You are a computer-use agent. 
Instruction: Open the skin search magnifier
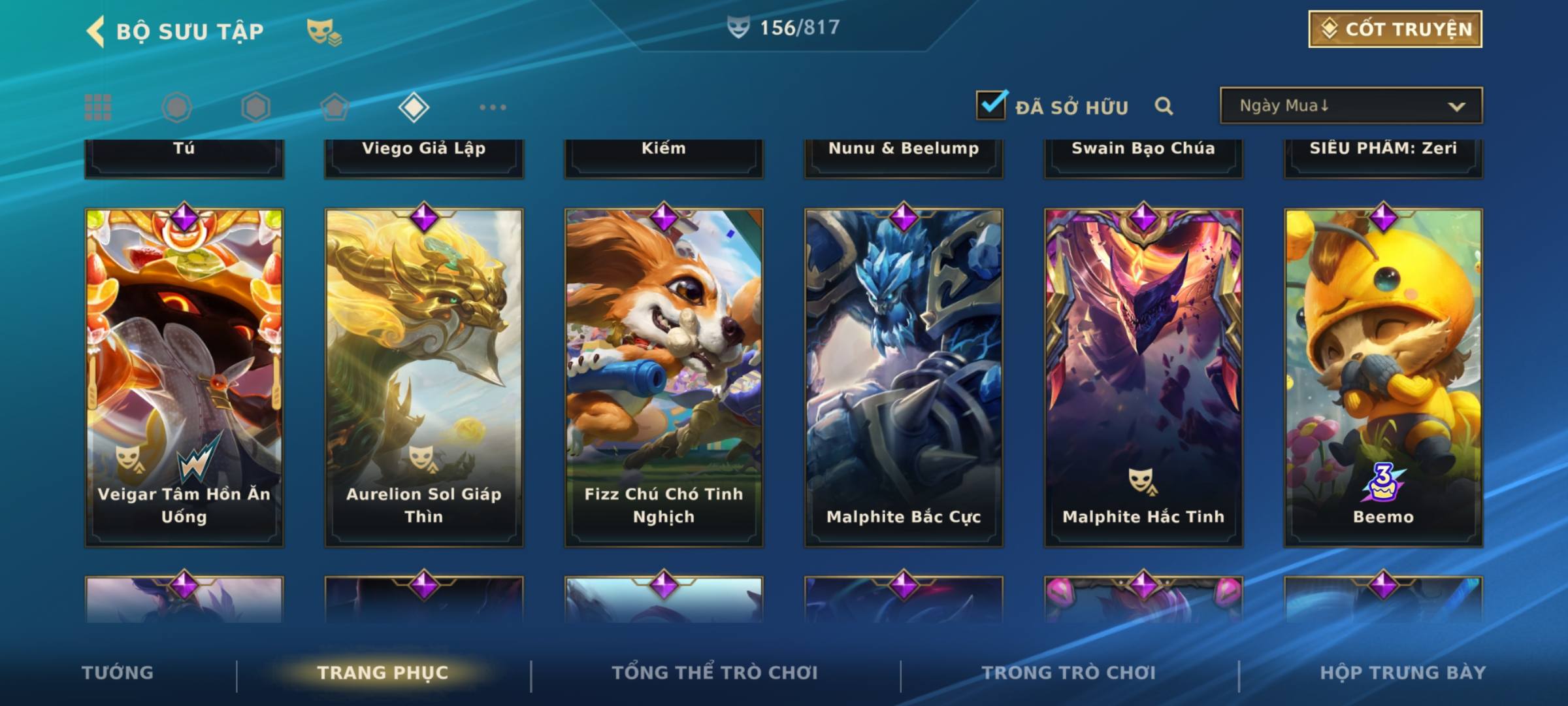point(1164,106)
